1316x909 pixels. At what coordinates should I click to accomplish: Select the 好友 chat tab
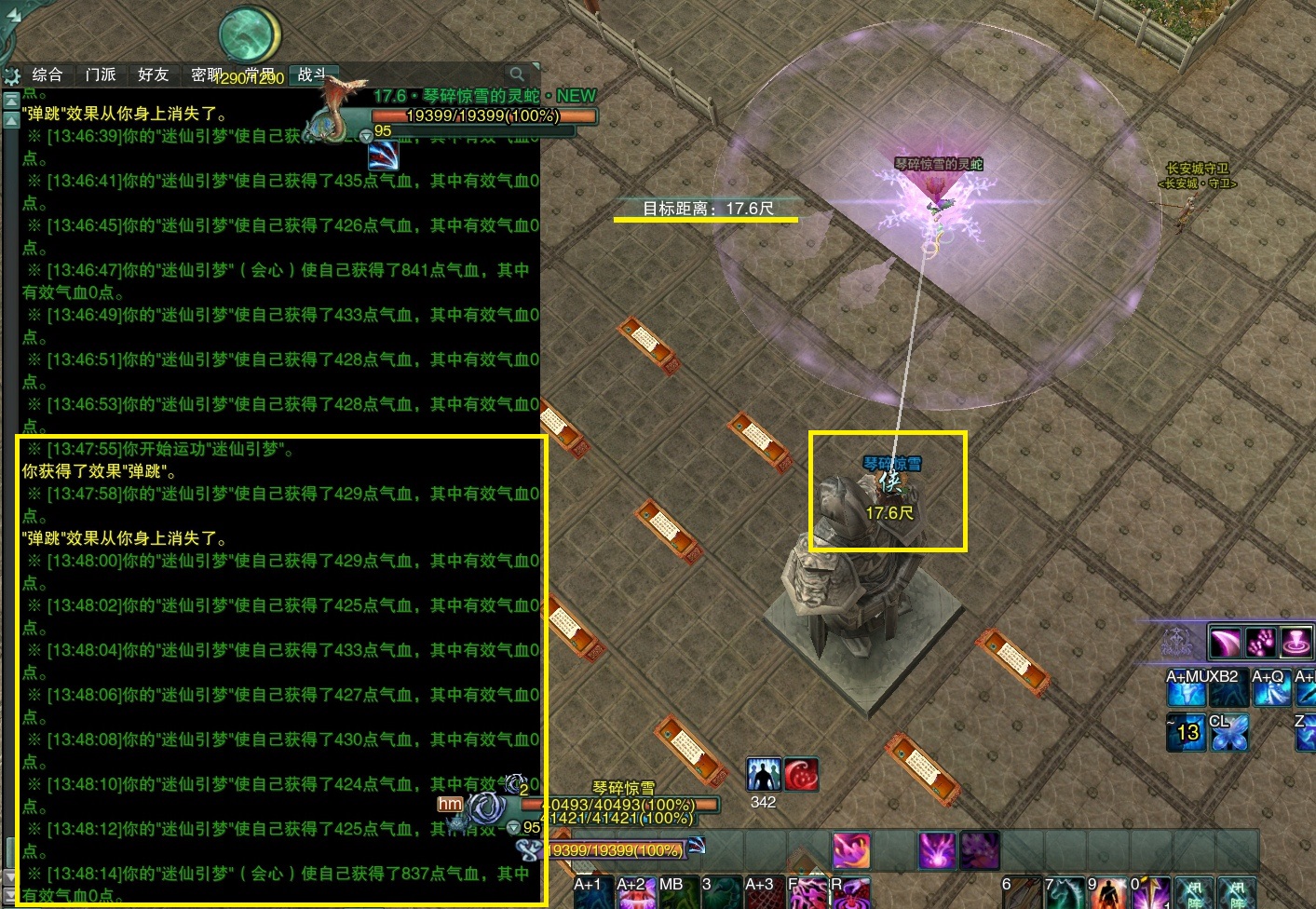click(x=153, y=75)
